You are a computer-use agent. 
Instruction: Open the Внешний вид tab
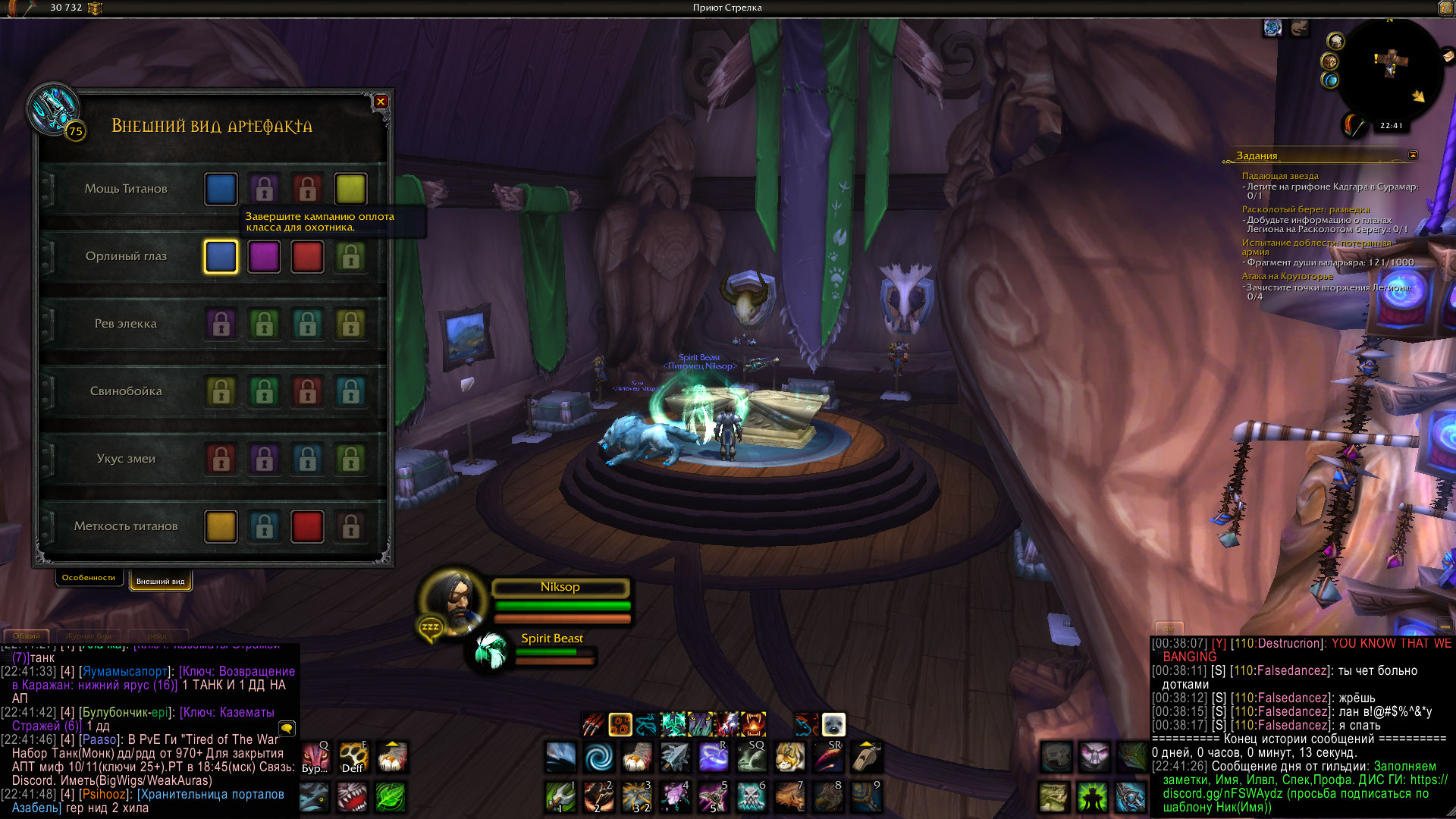pyautogui.click(x=160, y=582)
